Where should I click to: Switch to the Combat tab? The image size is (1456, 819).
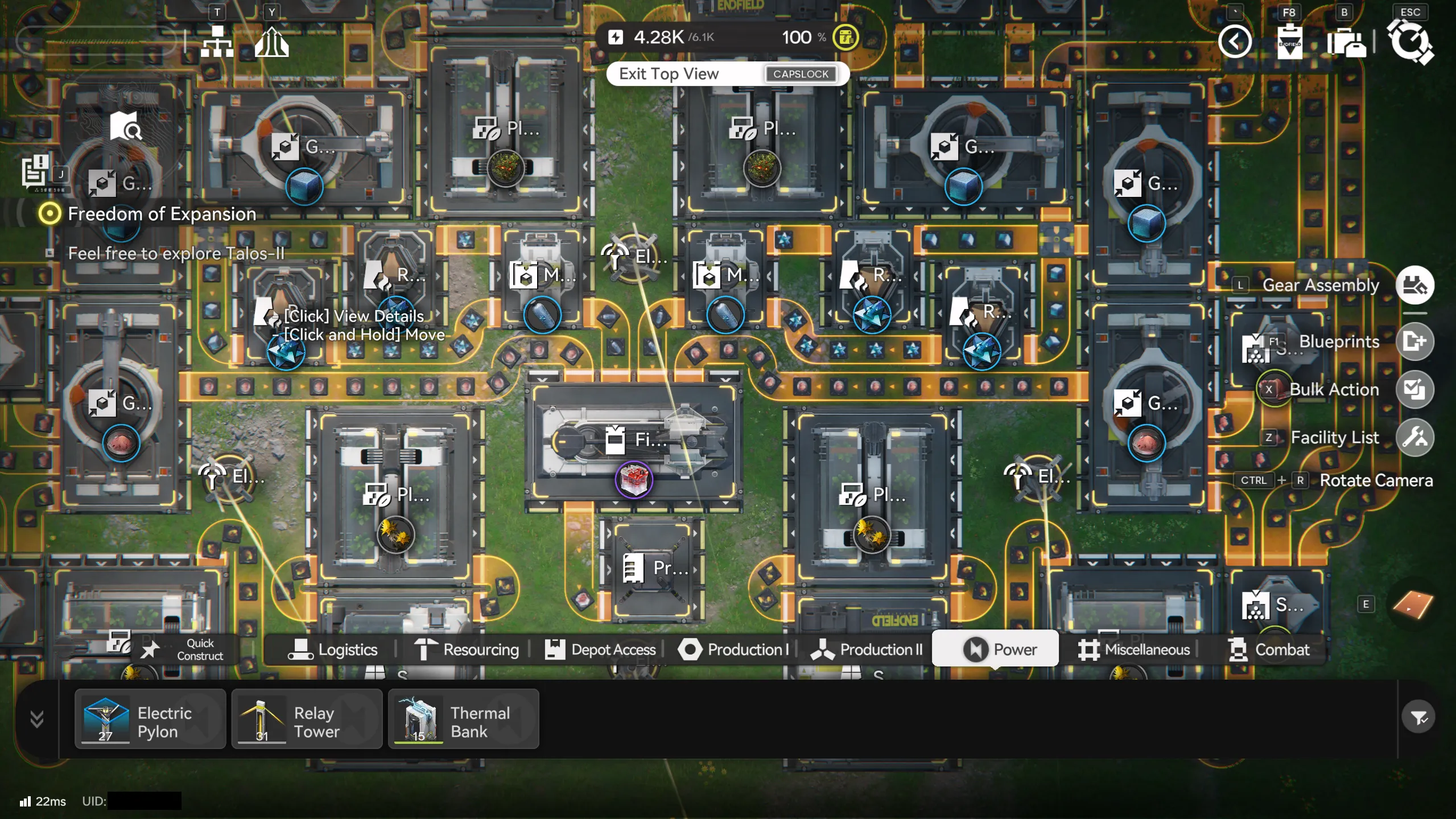point(1269,649)
